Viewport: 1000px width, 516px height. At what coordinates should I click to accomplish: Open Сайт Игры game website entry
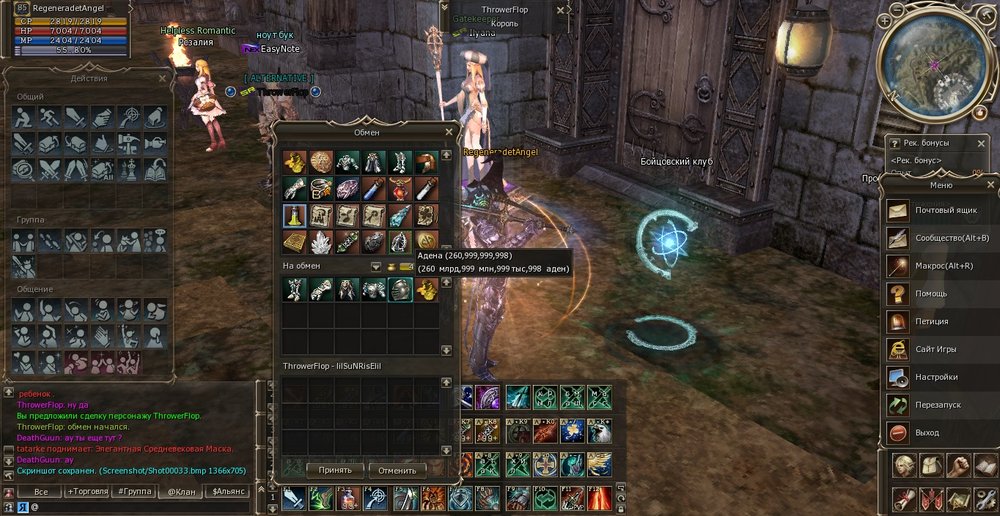point(941,349)
